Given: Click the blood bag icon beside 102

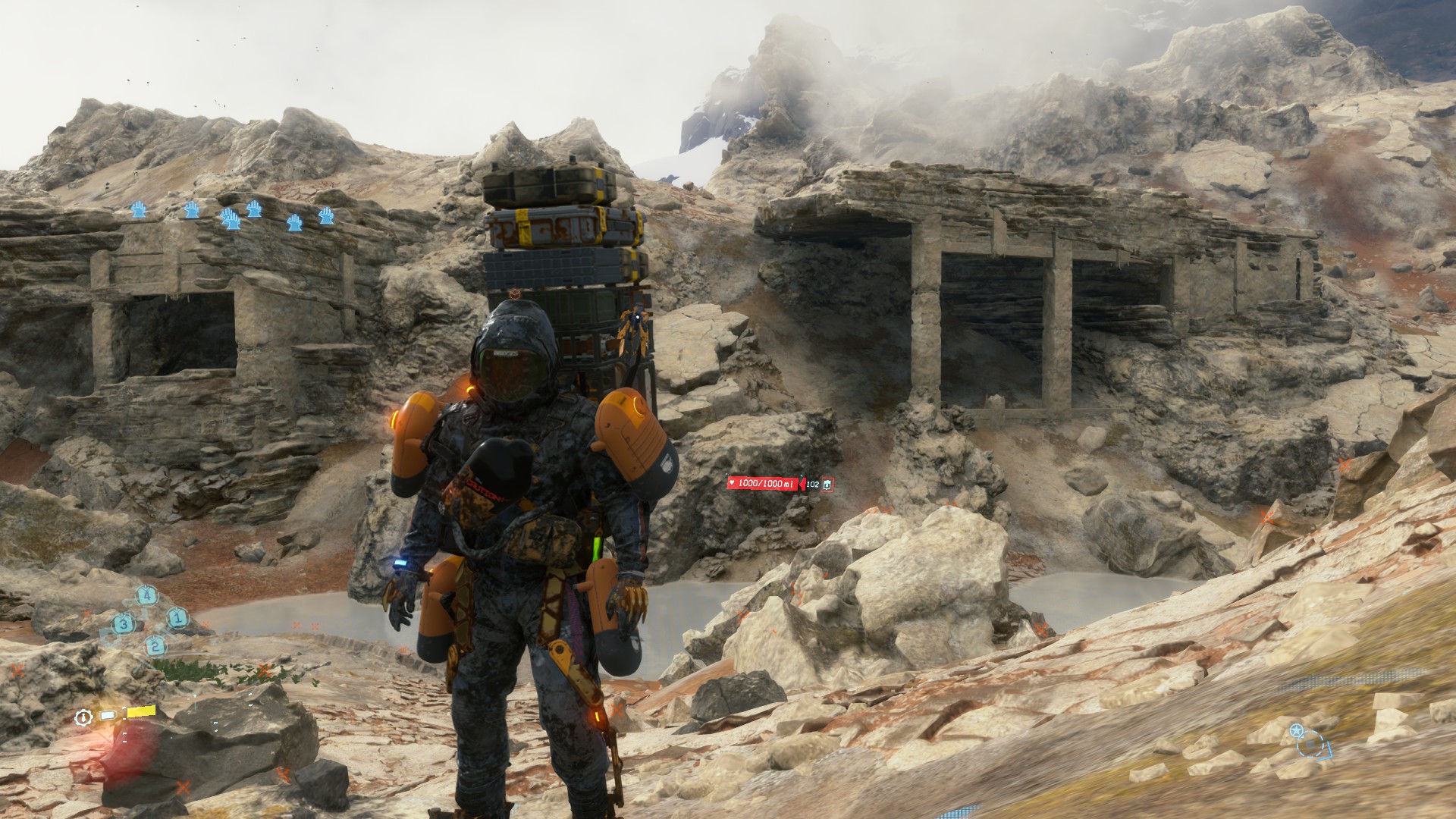Looking at the screenshot, I should coord(827,484).
